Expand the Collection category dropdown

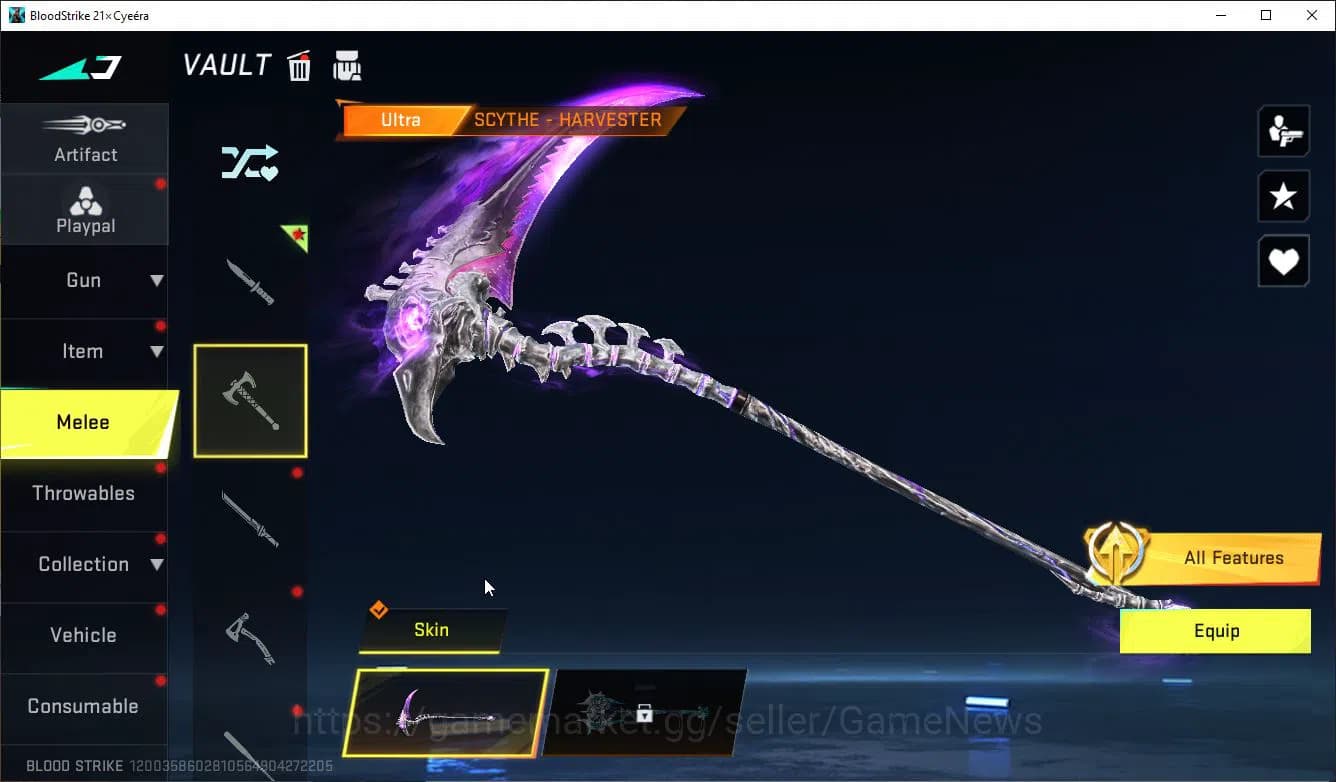85,564
